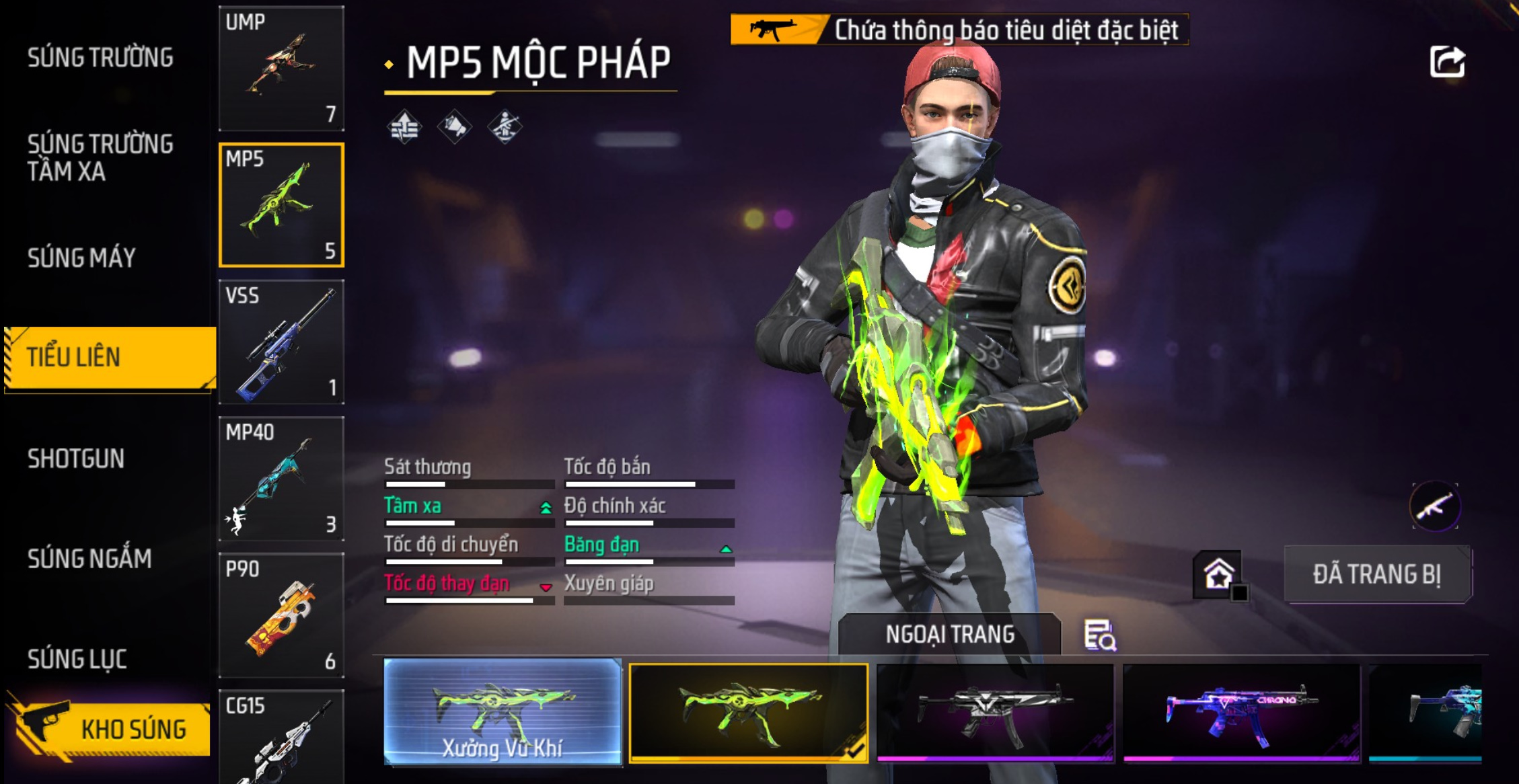Select the purple Chrono MP5 skin
Image resolution: width=1519 pixels, height=784 pixels.
tap(1241, 713)
